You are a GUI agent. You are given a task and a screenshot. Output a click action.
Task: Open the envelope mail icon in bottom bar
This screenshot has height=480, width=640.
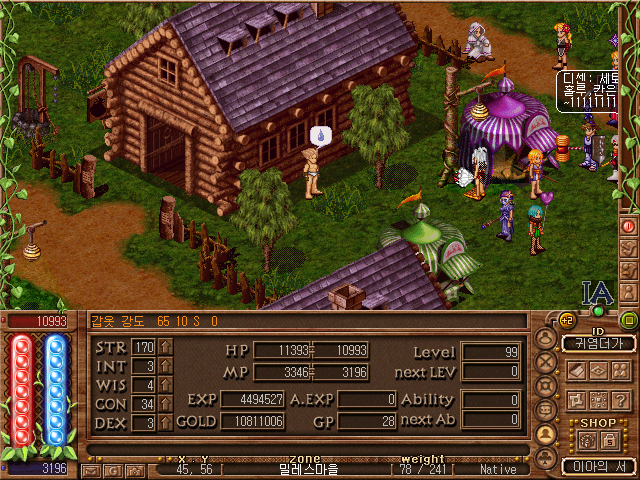[x=89, y=469]
